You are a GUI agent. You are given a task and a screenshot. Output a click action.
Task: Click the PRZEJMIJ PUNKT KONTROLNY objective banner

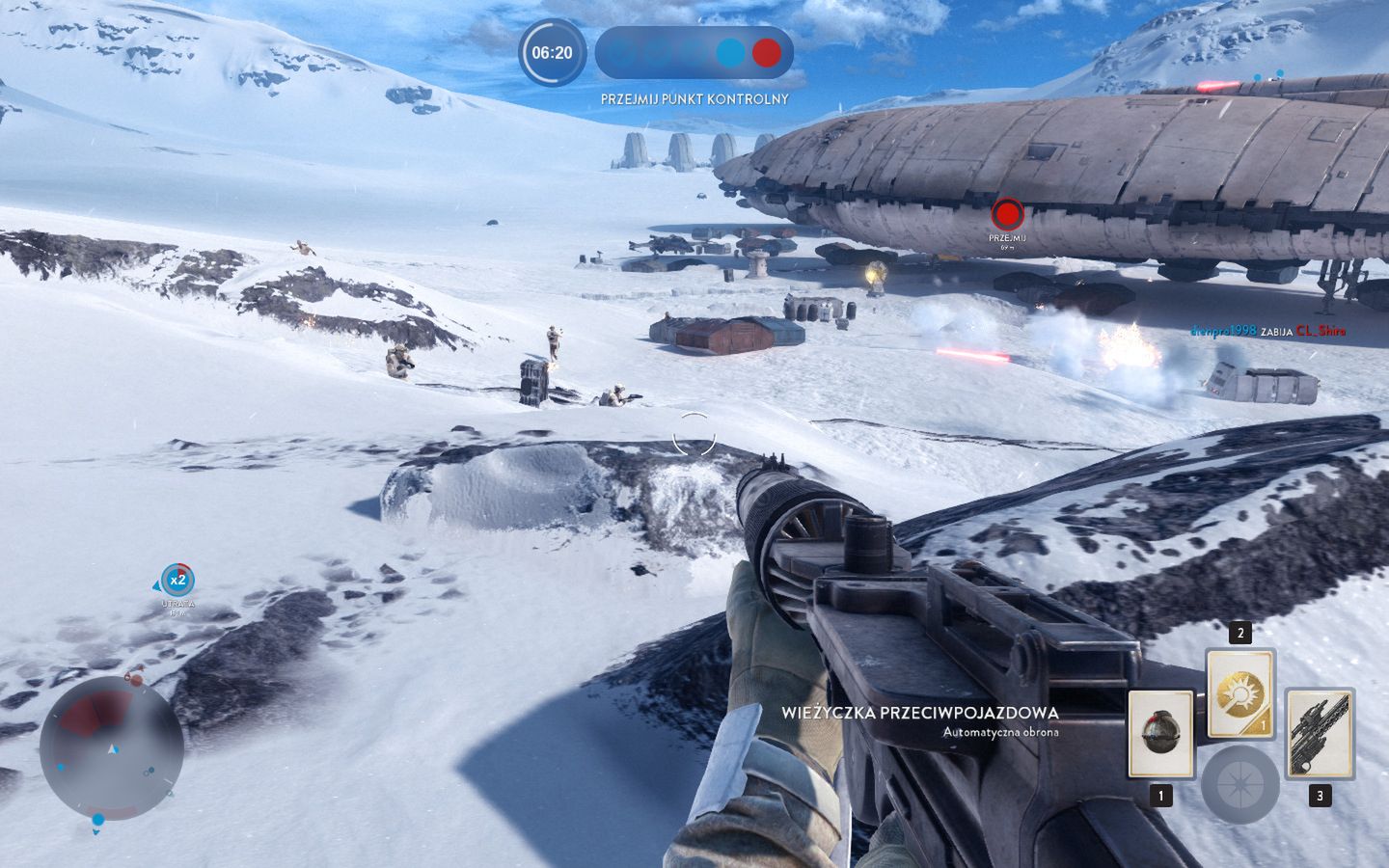click(x=694, y=98)
